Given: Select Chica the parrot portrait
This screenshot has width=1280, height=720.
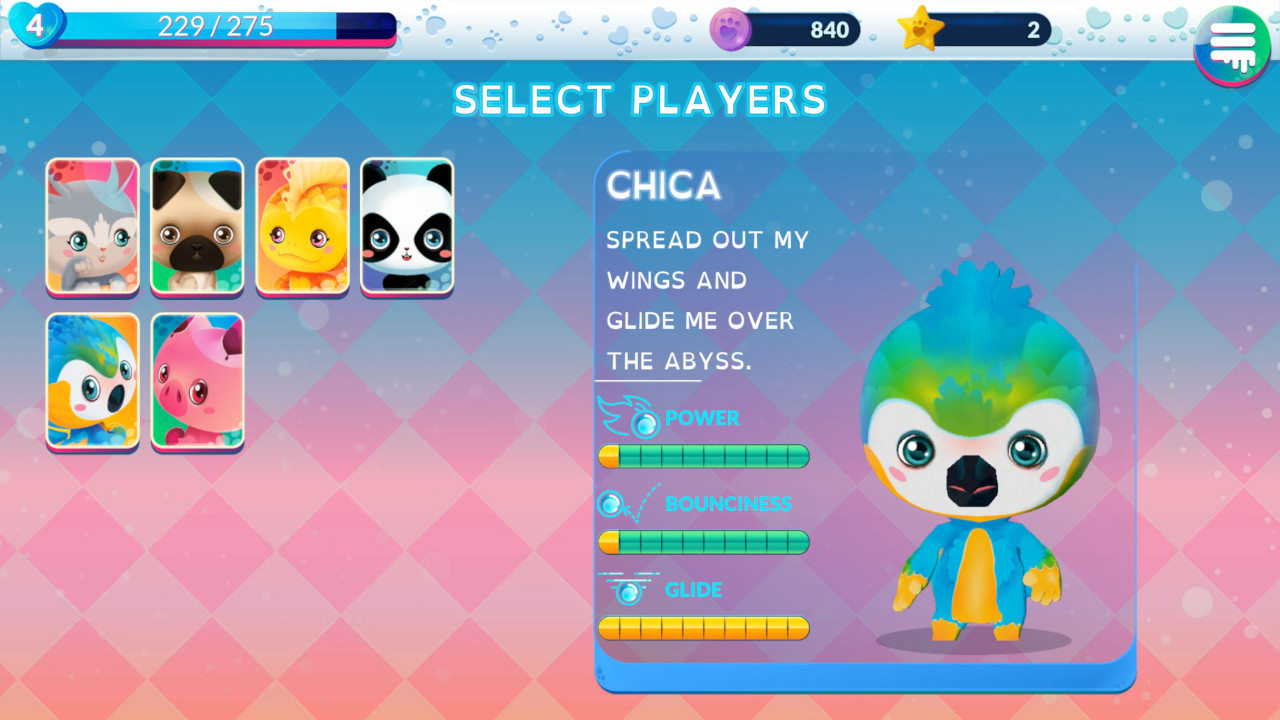Looking at the screenshot, I should [x=91, y=382].
